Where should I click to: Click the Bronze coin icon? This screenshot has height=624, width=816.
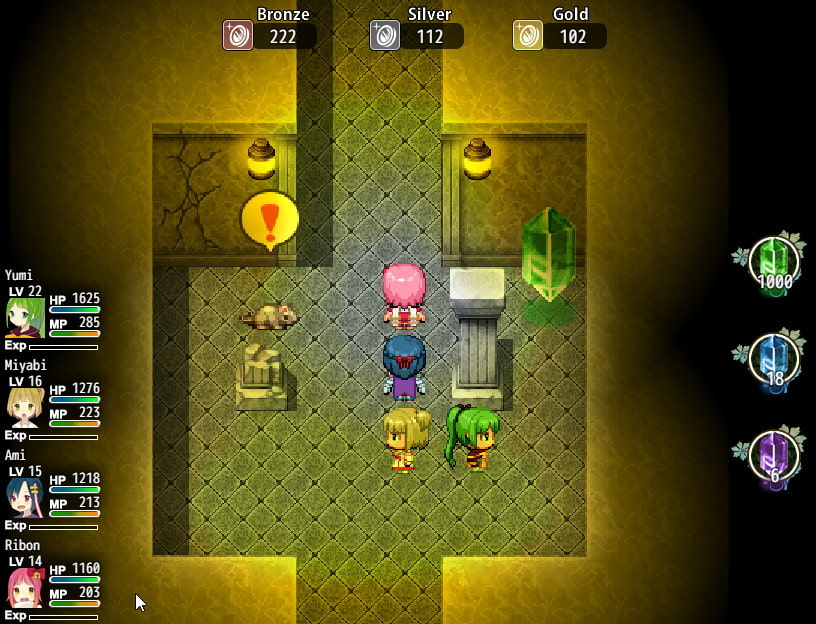click(238, 35)
